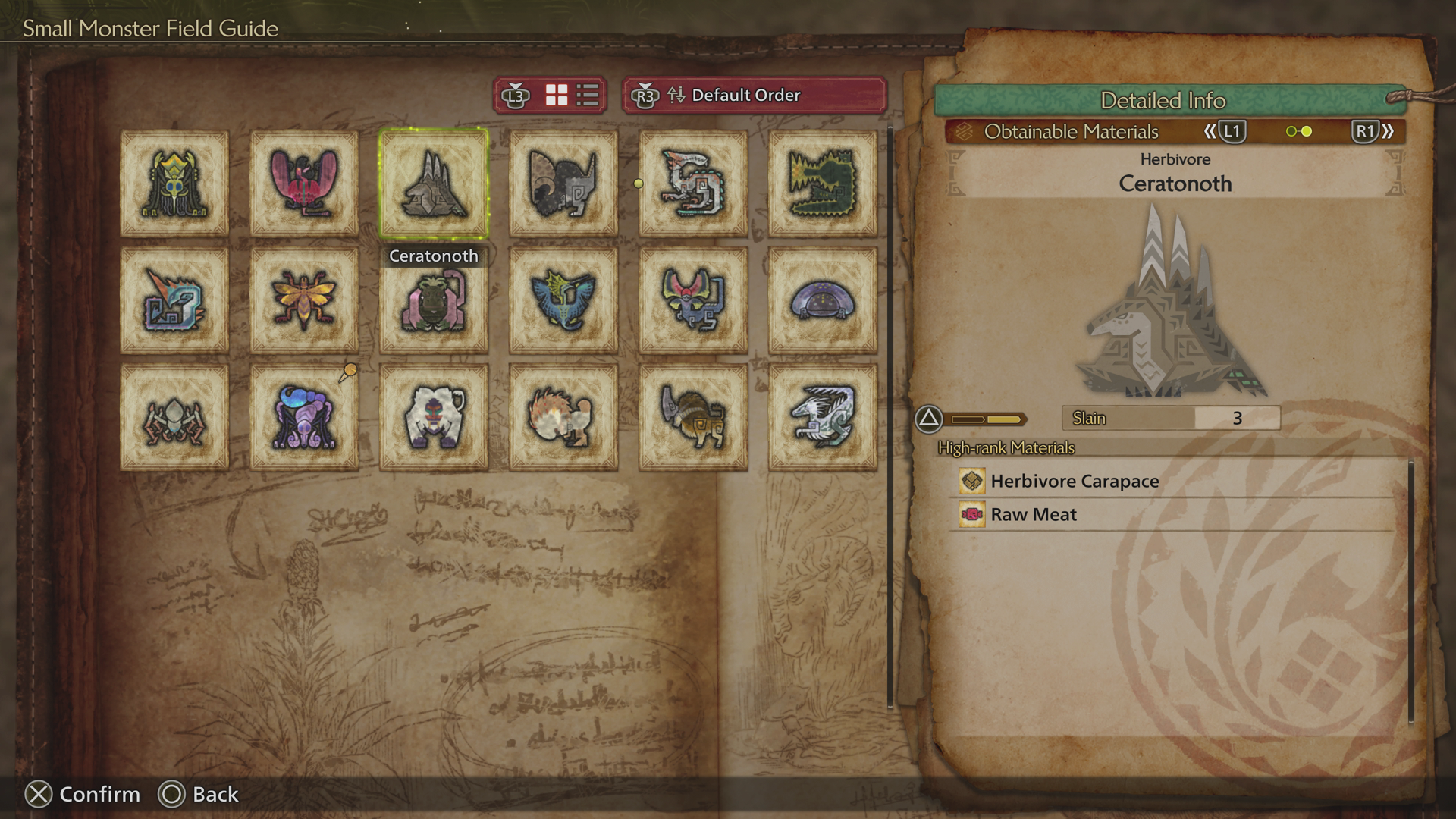Select the Obtainable Materials tab
This screenshot has width=1456, height=819.
click(1072, 131)
